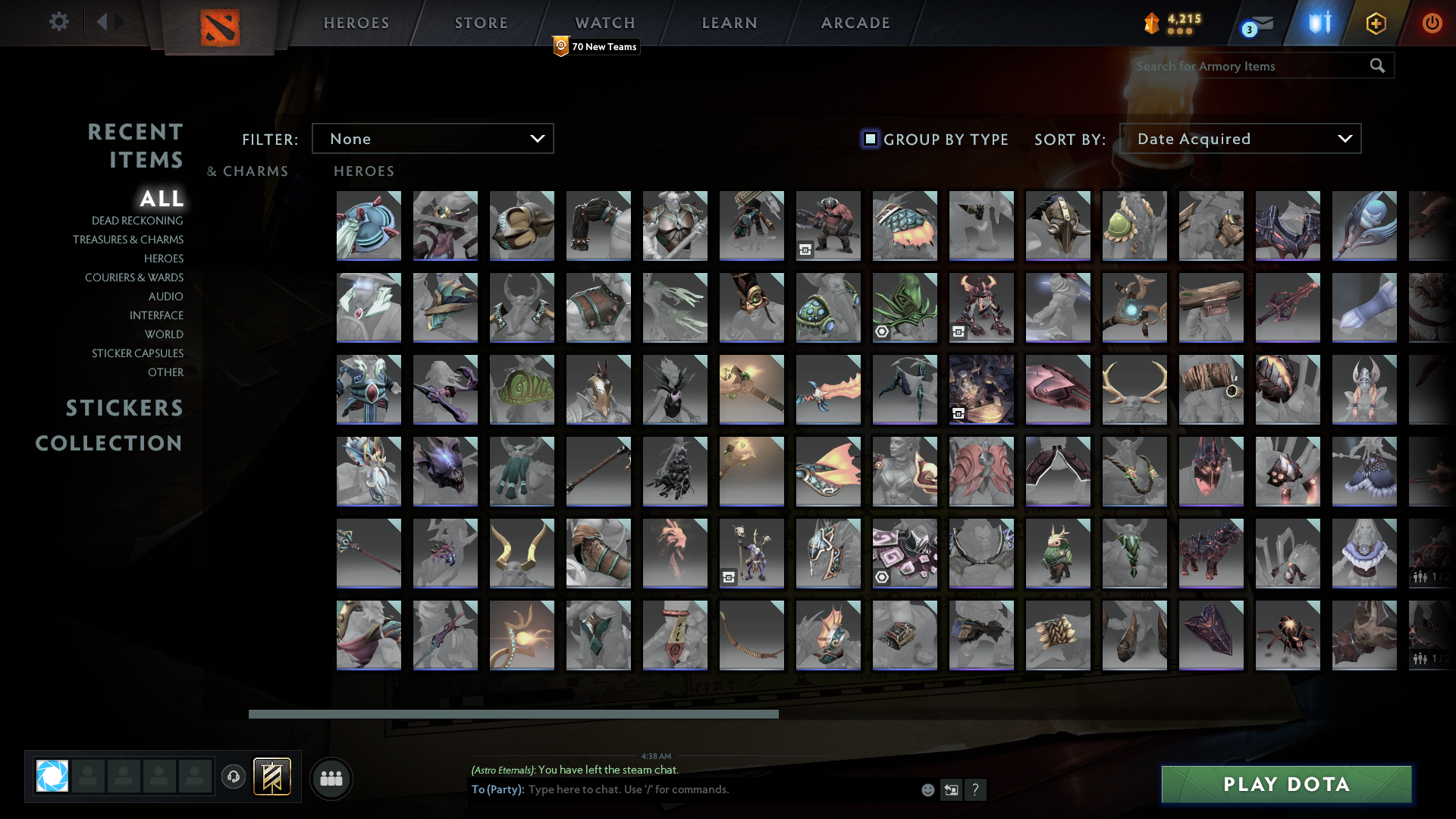Click the PLAY DOTA button
1456x819 pixels.
click(1285, 784)
